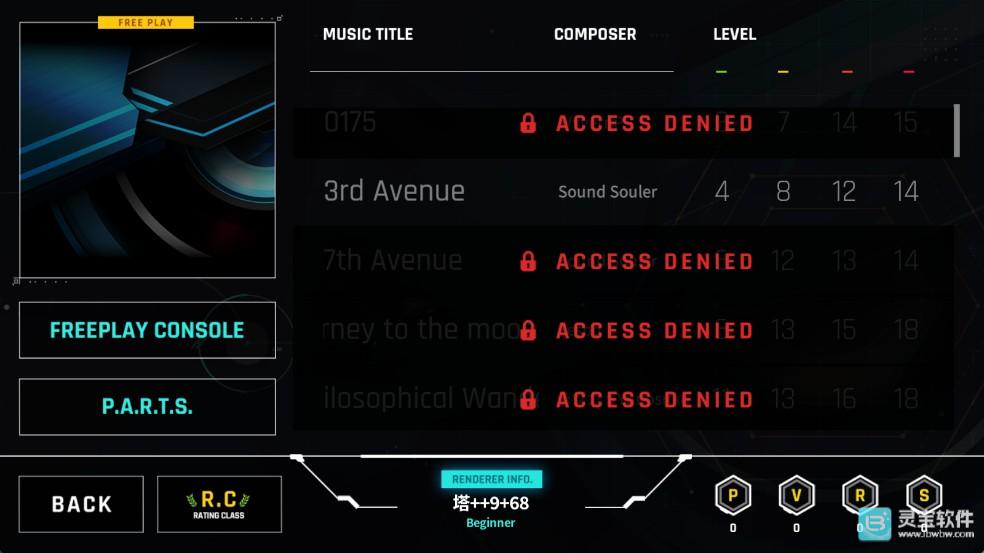
Task: Open the R.C Rating Class panel
Action: tap(219, 504)
